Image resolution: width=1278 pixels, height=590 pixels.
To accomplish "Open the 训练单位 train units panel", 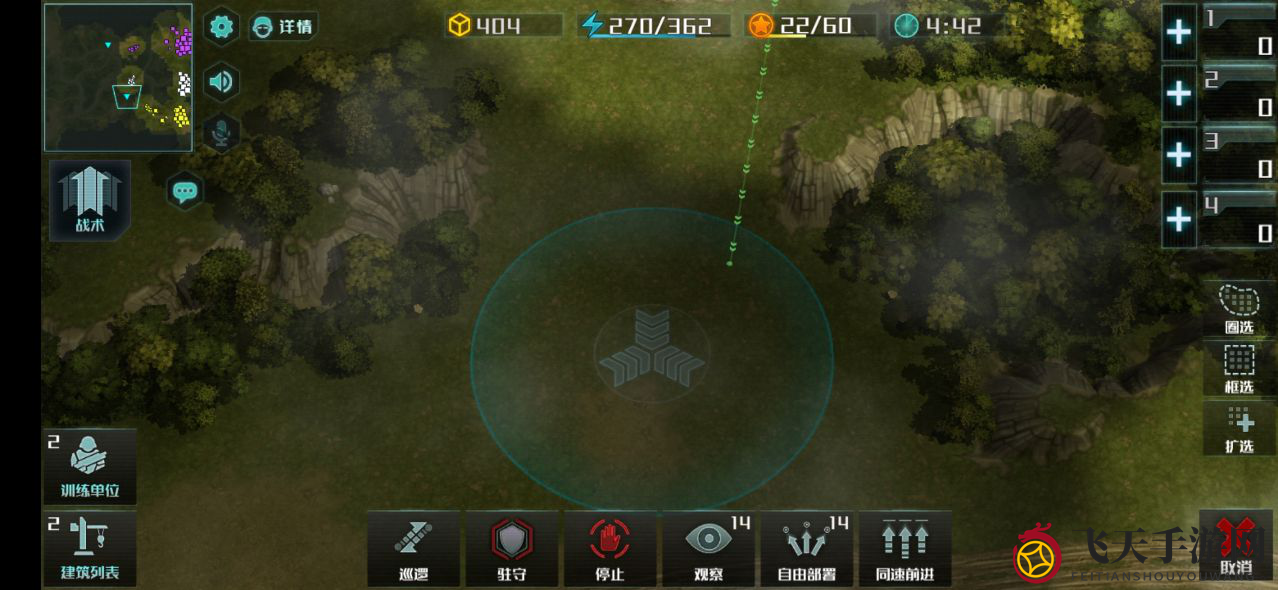I will (x=90, y=467).
